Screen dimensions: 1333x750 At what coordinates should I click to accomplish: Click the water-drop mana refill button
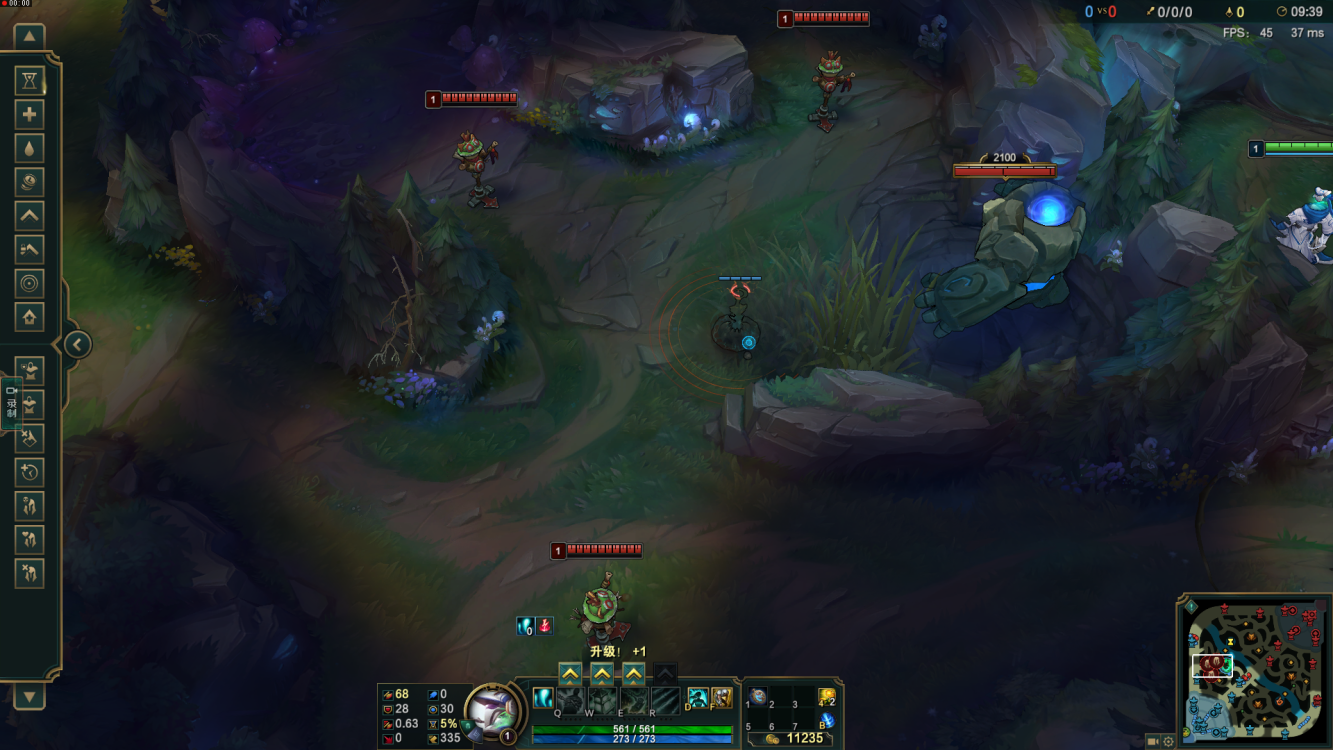29,149
